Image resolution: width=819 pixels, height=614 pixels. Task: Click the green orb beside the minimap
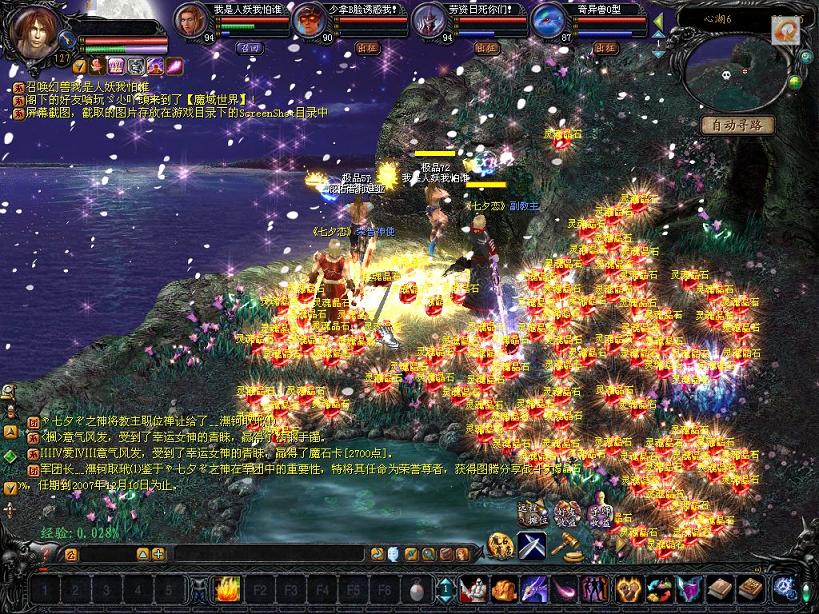point(796,83)
